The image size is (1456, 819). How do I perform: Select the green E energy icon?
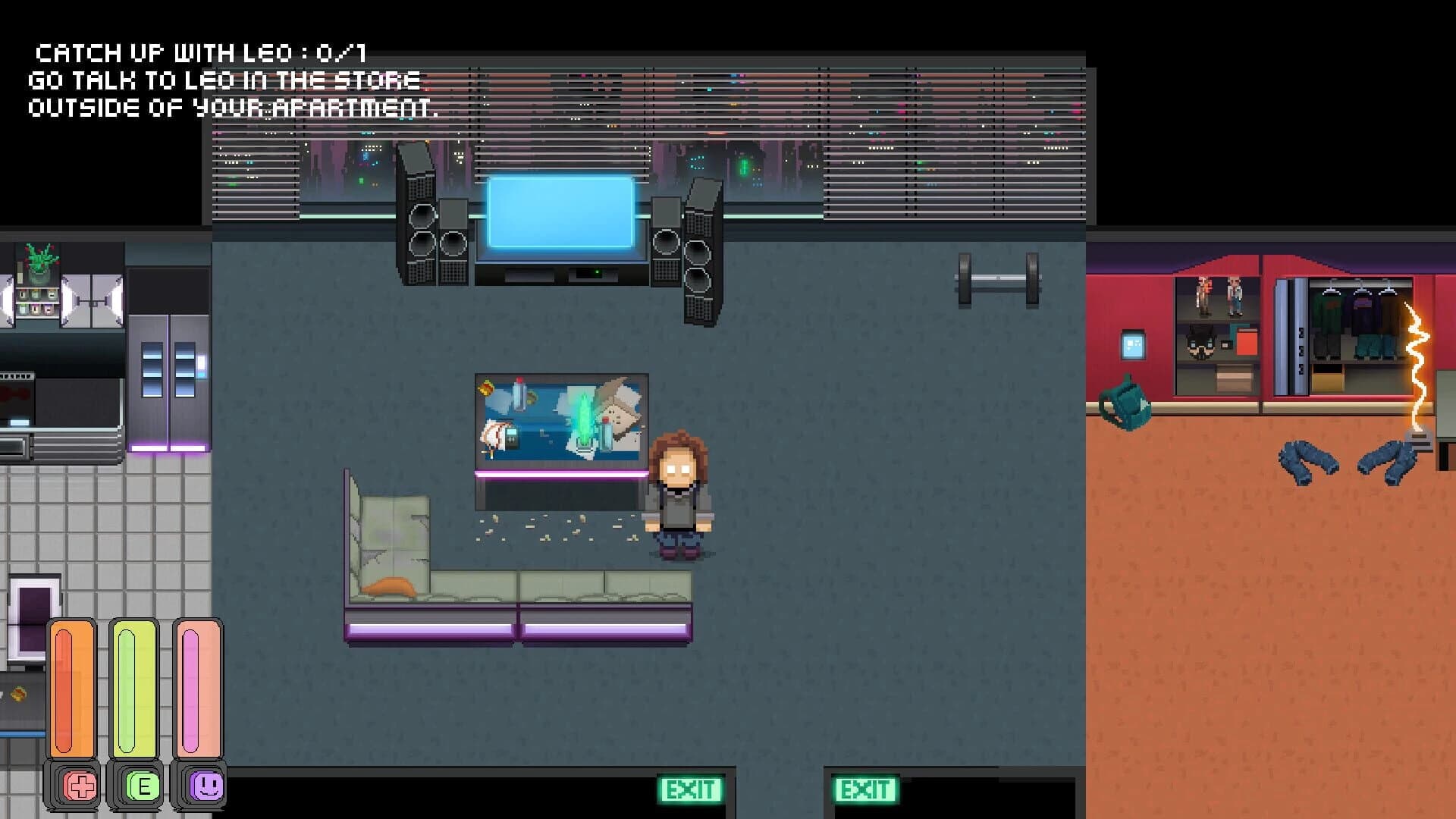(144, 786)
